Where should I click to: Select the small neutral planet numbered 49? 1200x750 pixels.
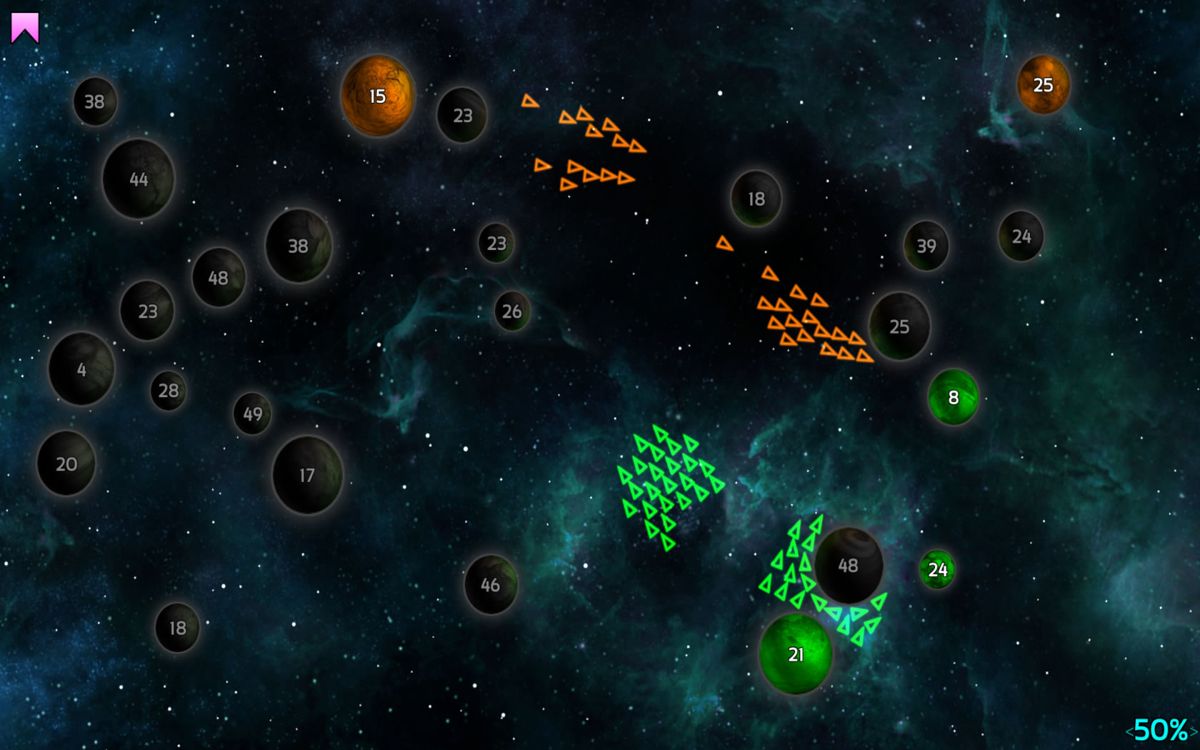(252, 413)
